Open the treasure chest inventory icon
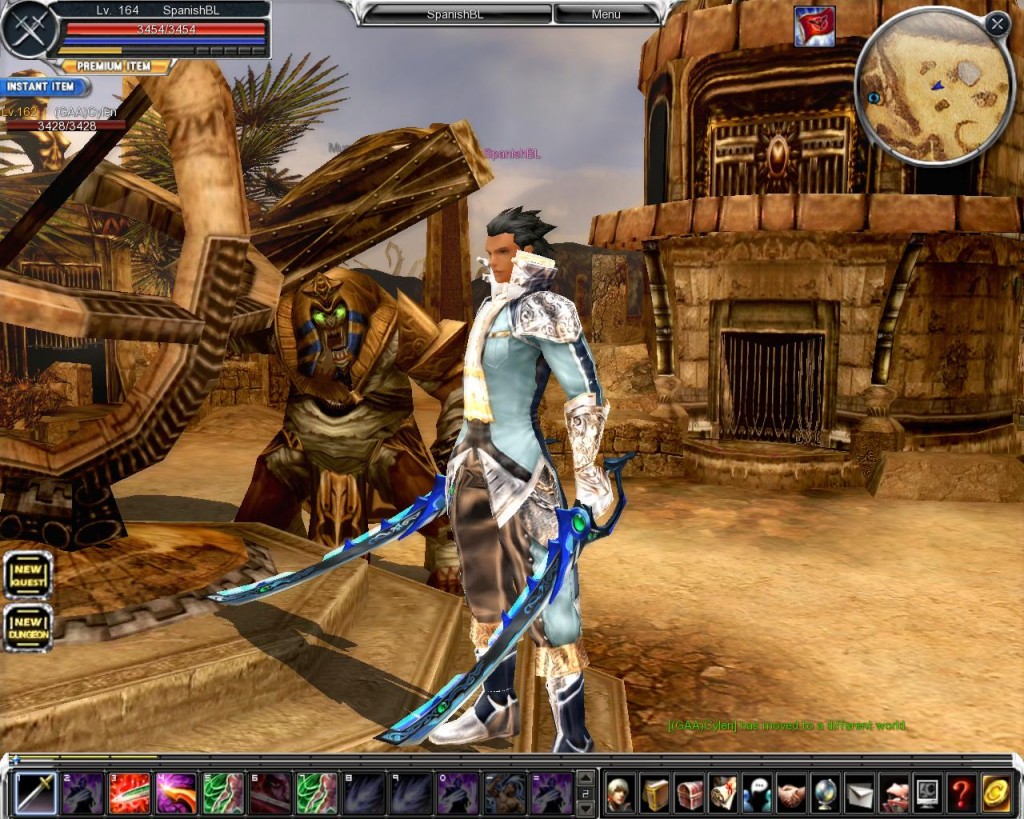 [x=689, y=793]
